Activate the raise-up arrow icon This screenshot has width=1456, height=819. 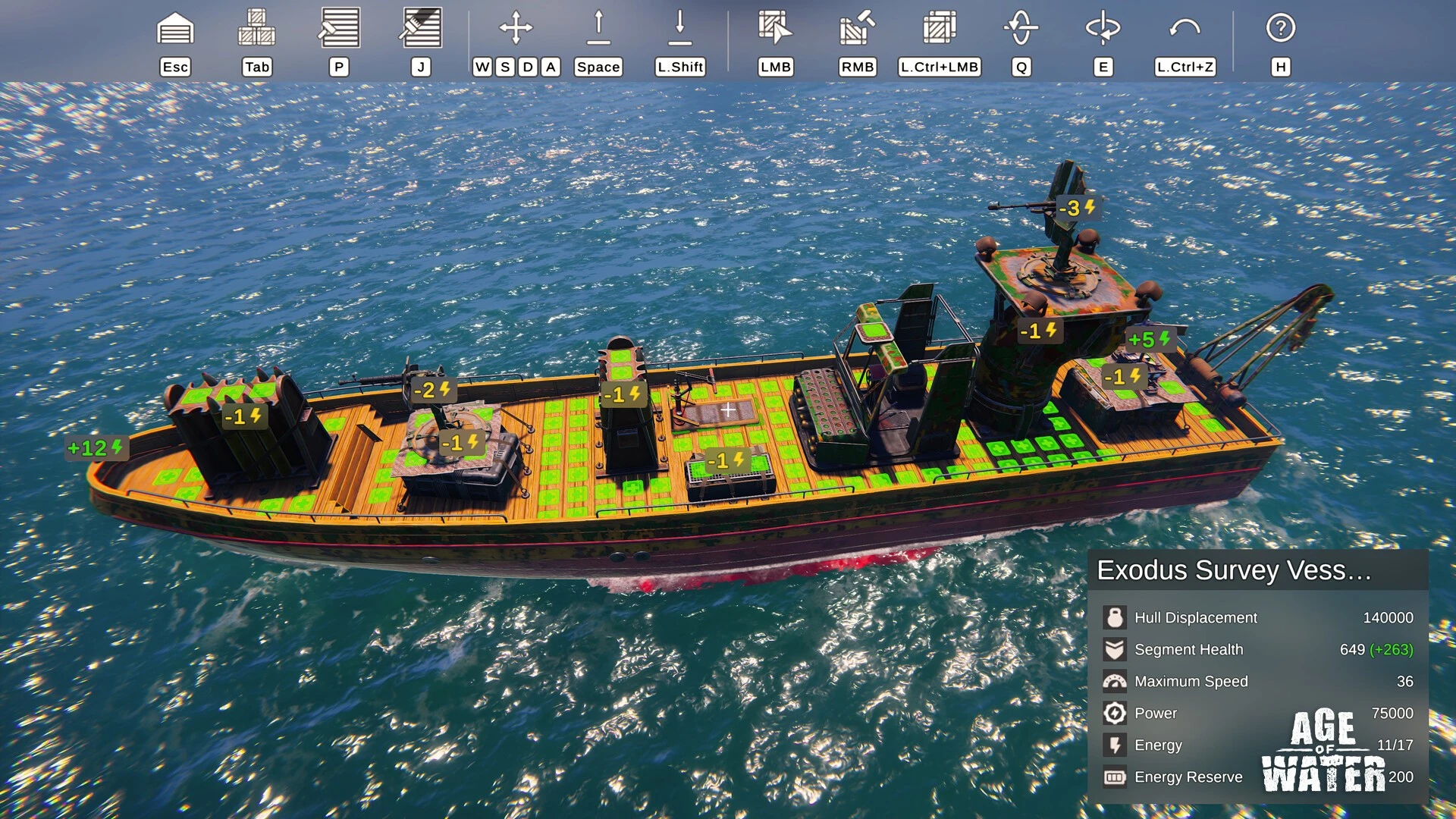click(598, 29)
